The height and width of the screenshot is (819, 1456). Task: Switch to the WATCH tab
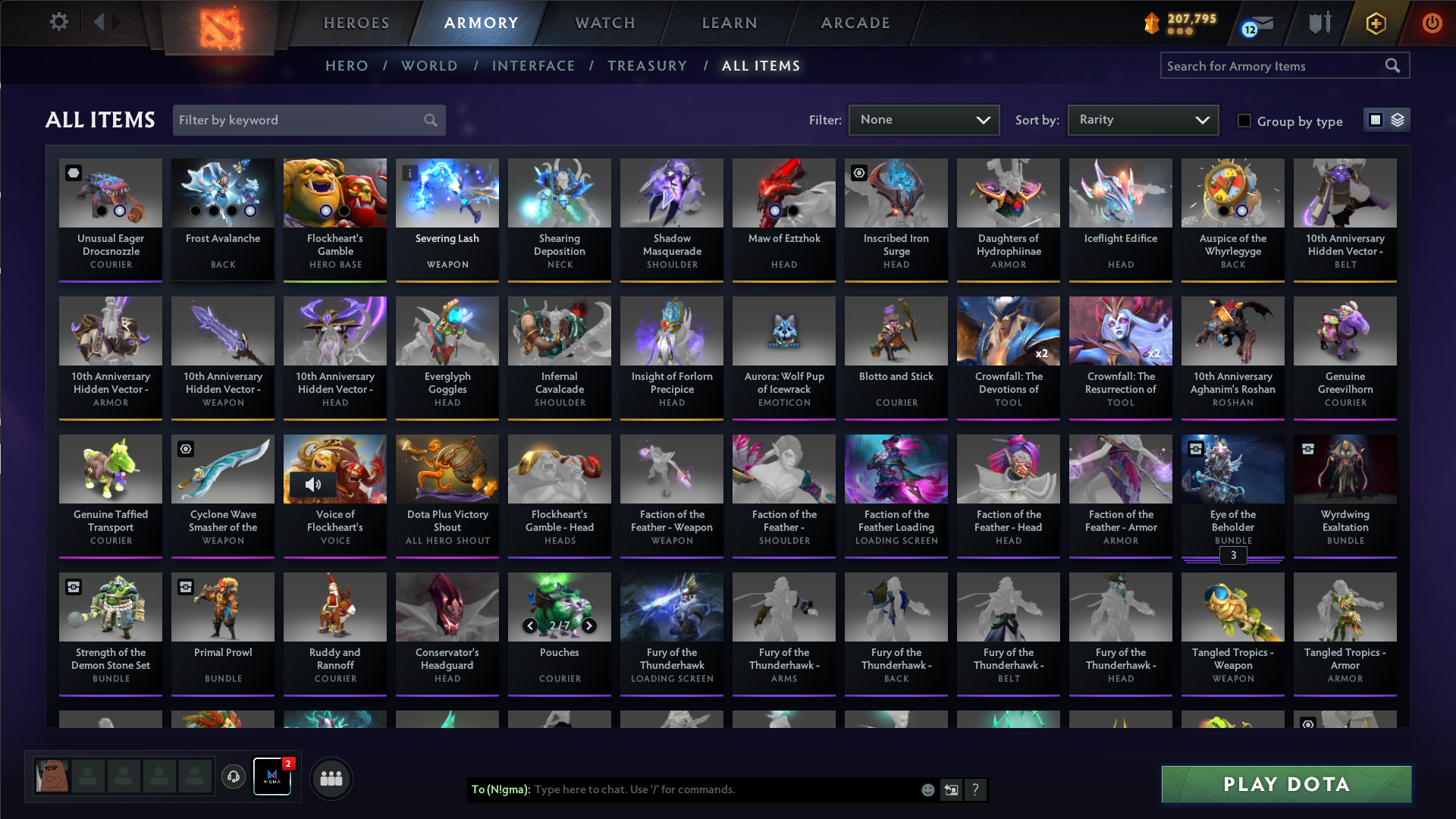[604, 23]
